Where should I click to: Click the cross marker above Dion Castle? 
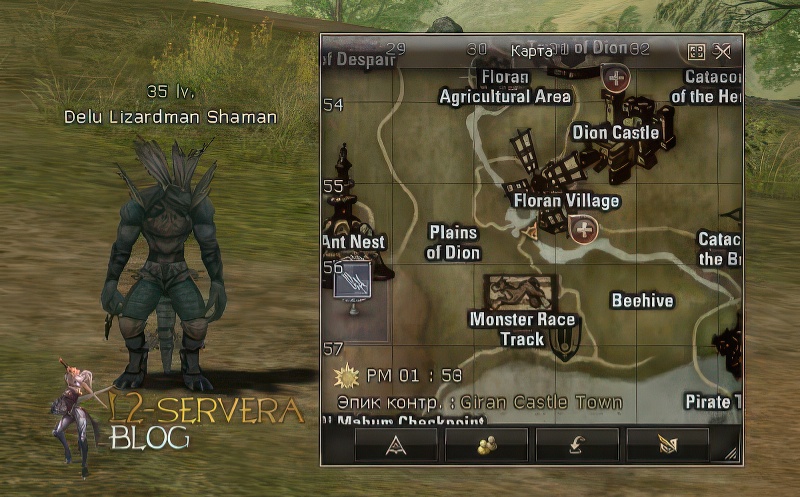point(617,77)
